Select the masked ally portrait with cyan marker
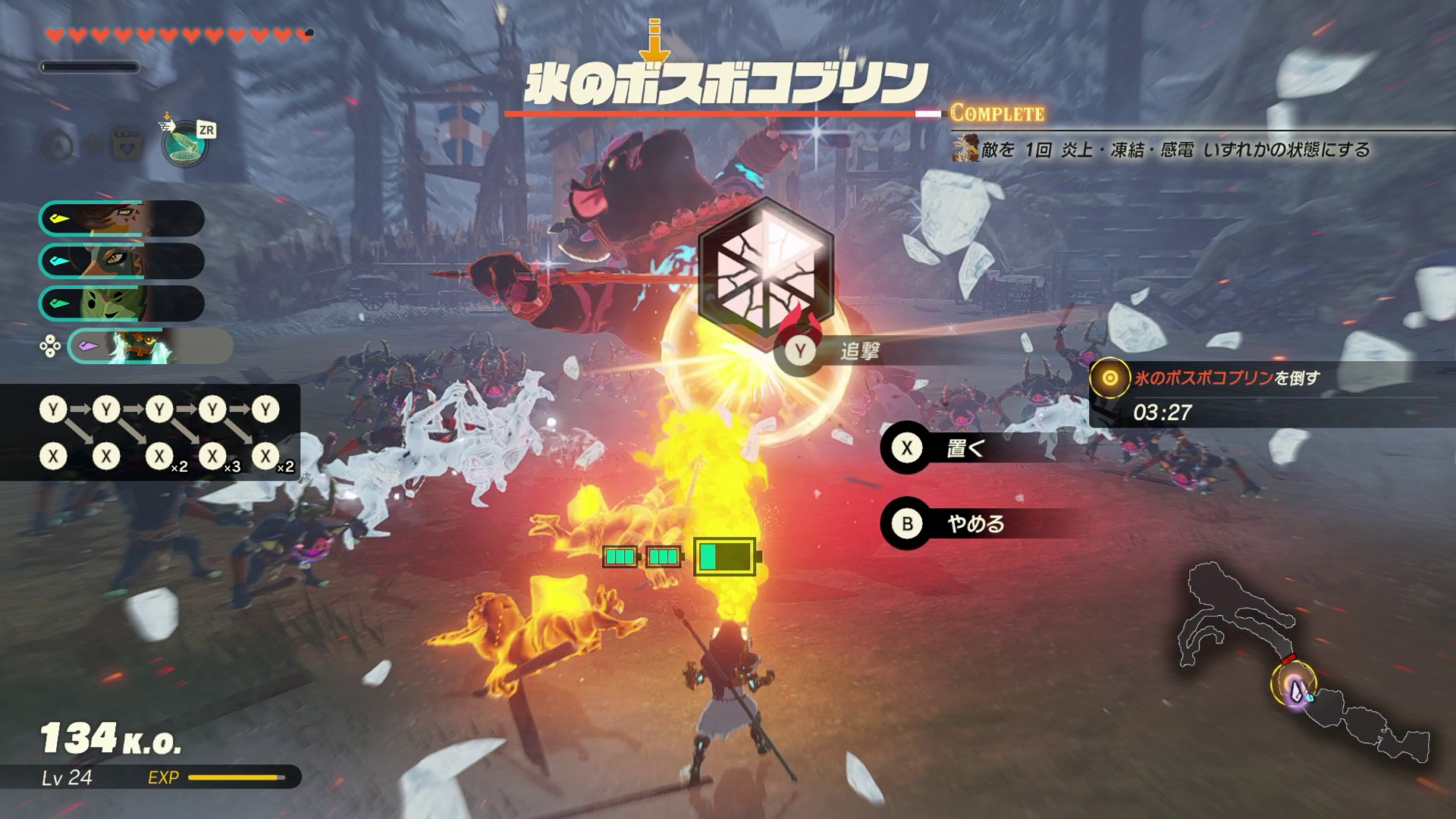The width and height of the screenshot is (1456, 819). pyautogui.click(x=121, y=262)
